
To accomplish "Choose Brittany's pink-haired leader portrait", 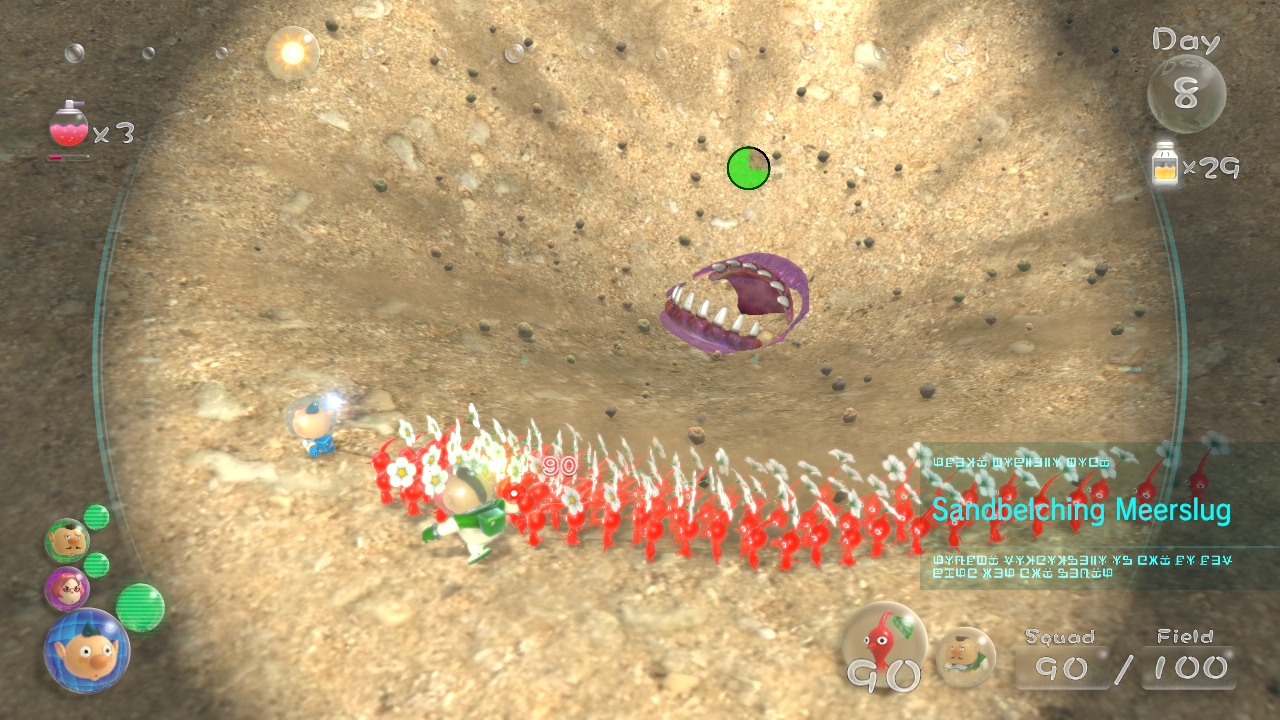I will 67,588.
